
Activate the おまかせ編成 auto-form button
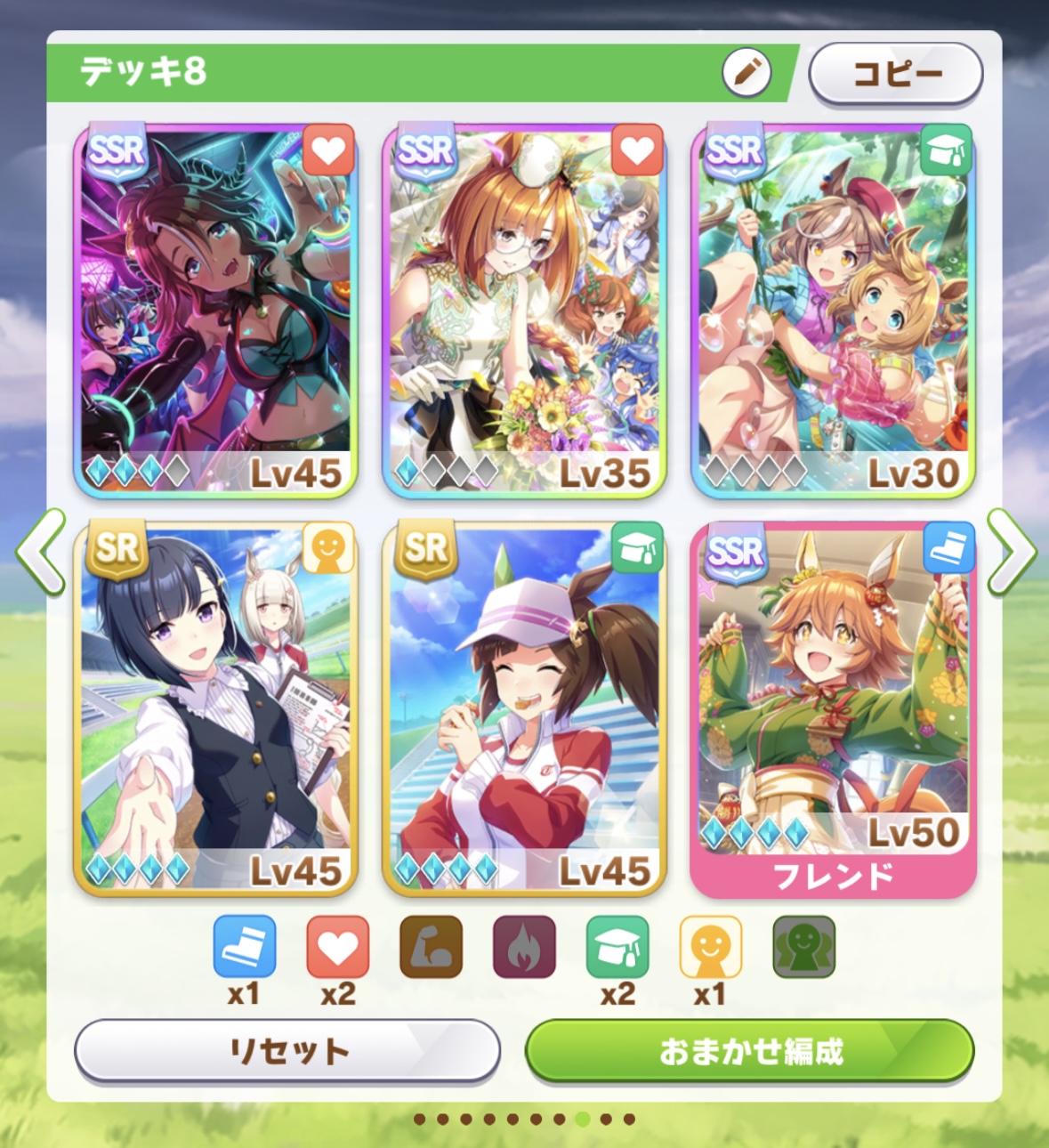pos(750,1051)
